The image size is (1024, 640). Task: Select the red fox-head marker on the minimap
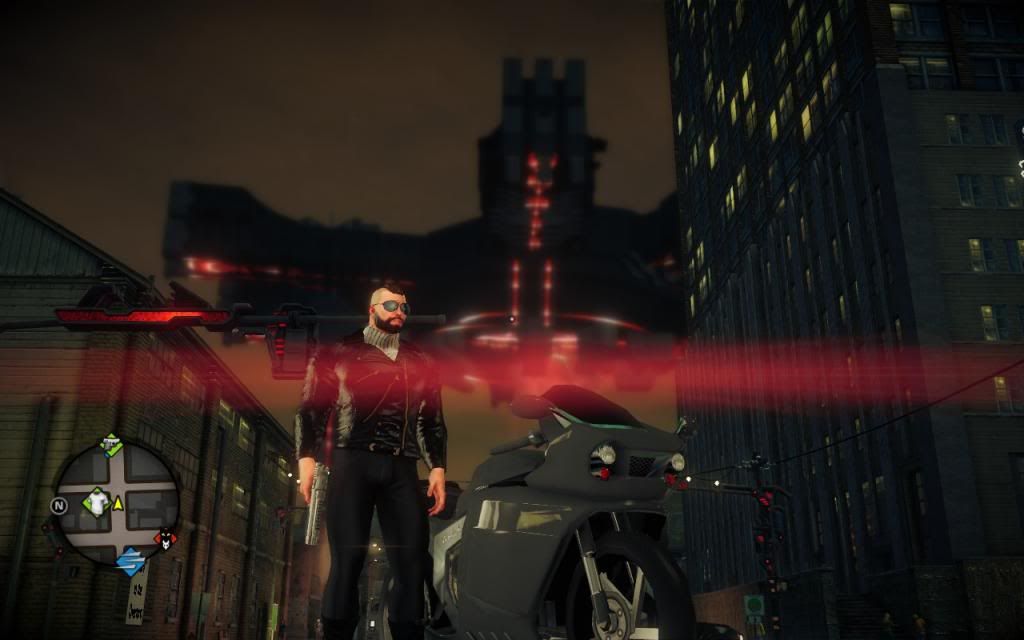164,540
